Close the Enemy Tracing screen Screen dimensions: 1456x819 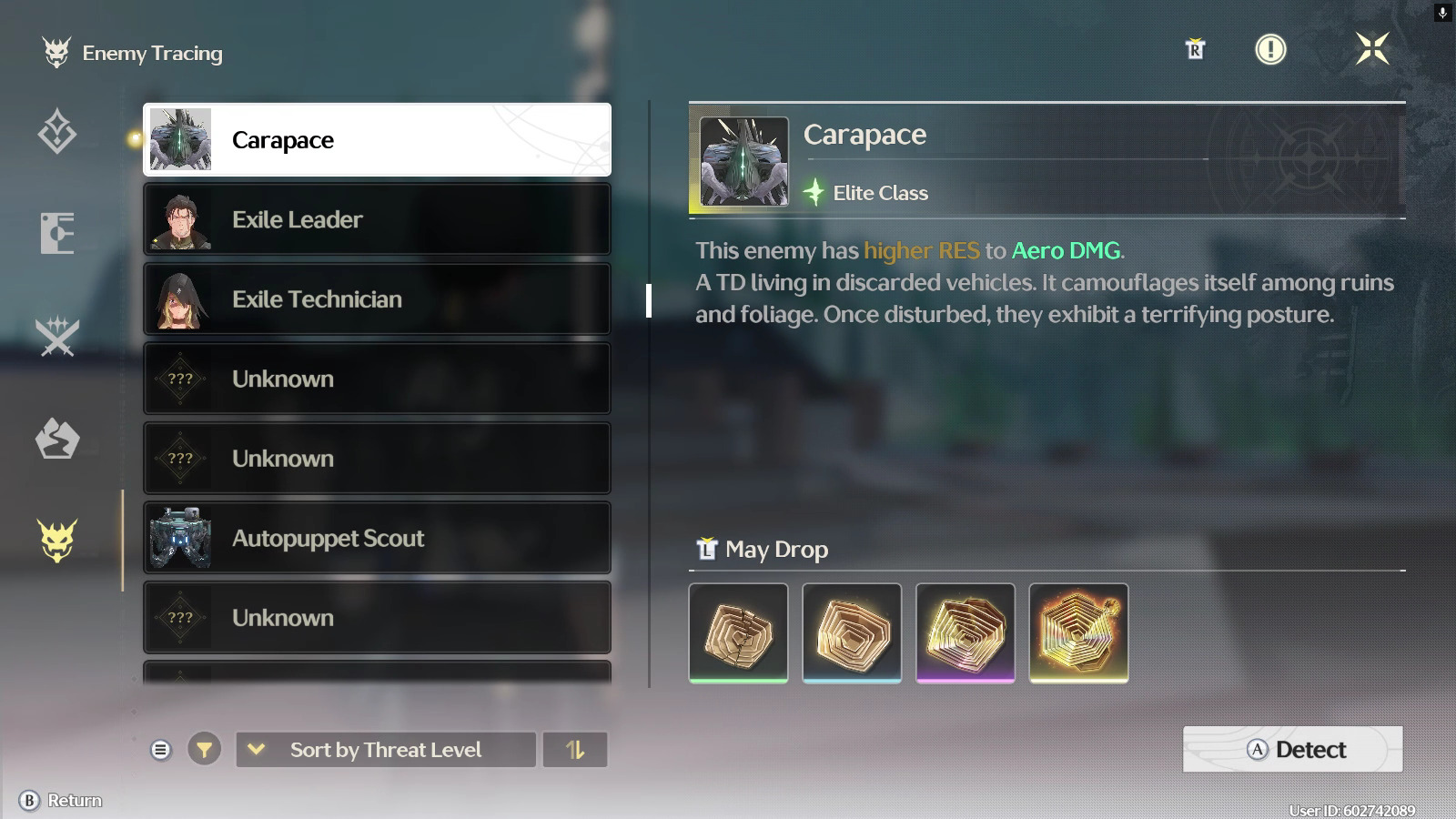tap(1372, 49)
